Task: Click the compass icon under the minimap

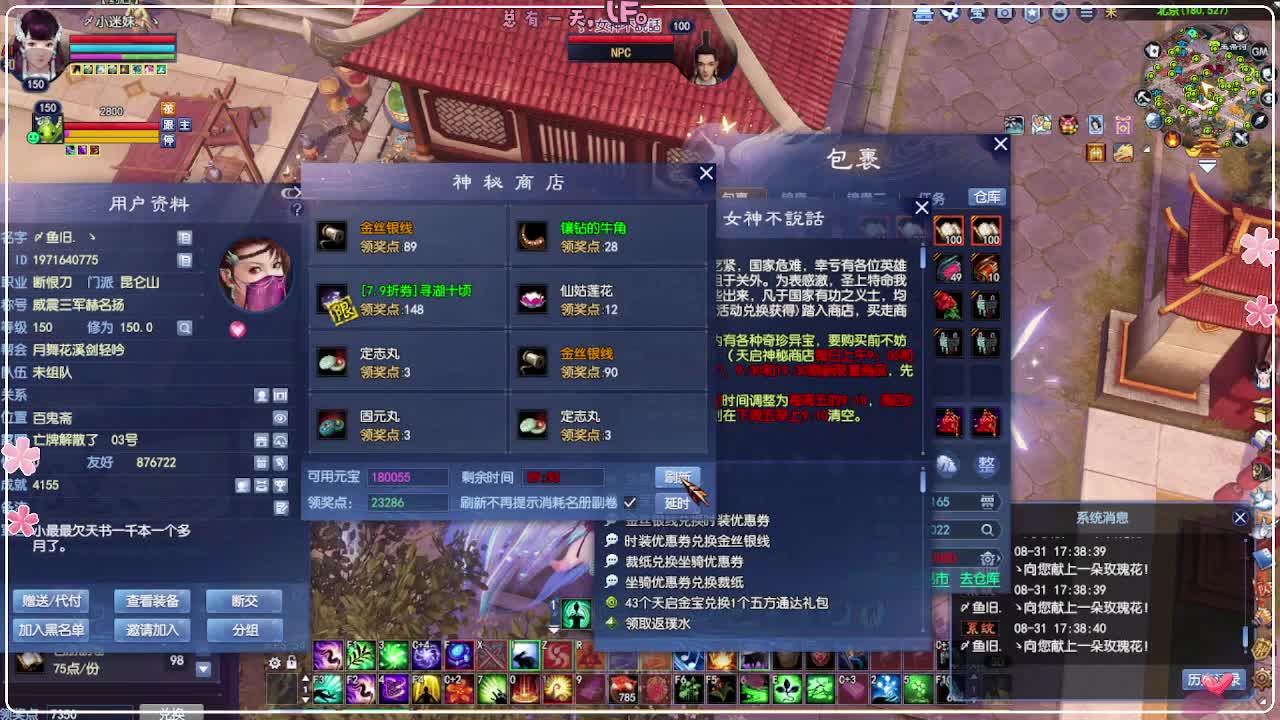Action: click(1259, 121)
